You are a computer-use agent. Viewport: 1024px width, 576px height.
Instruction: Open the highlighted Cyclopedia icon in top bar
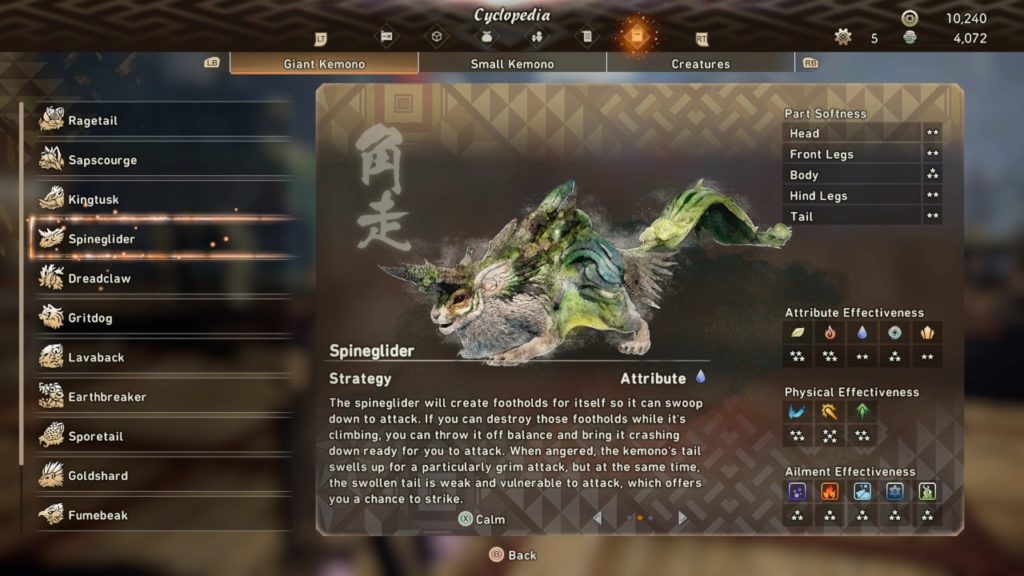tap(636, 37)
